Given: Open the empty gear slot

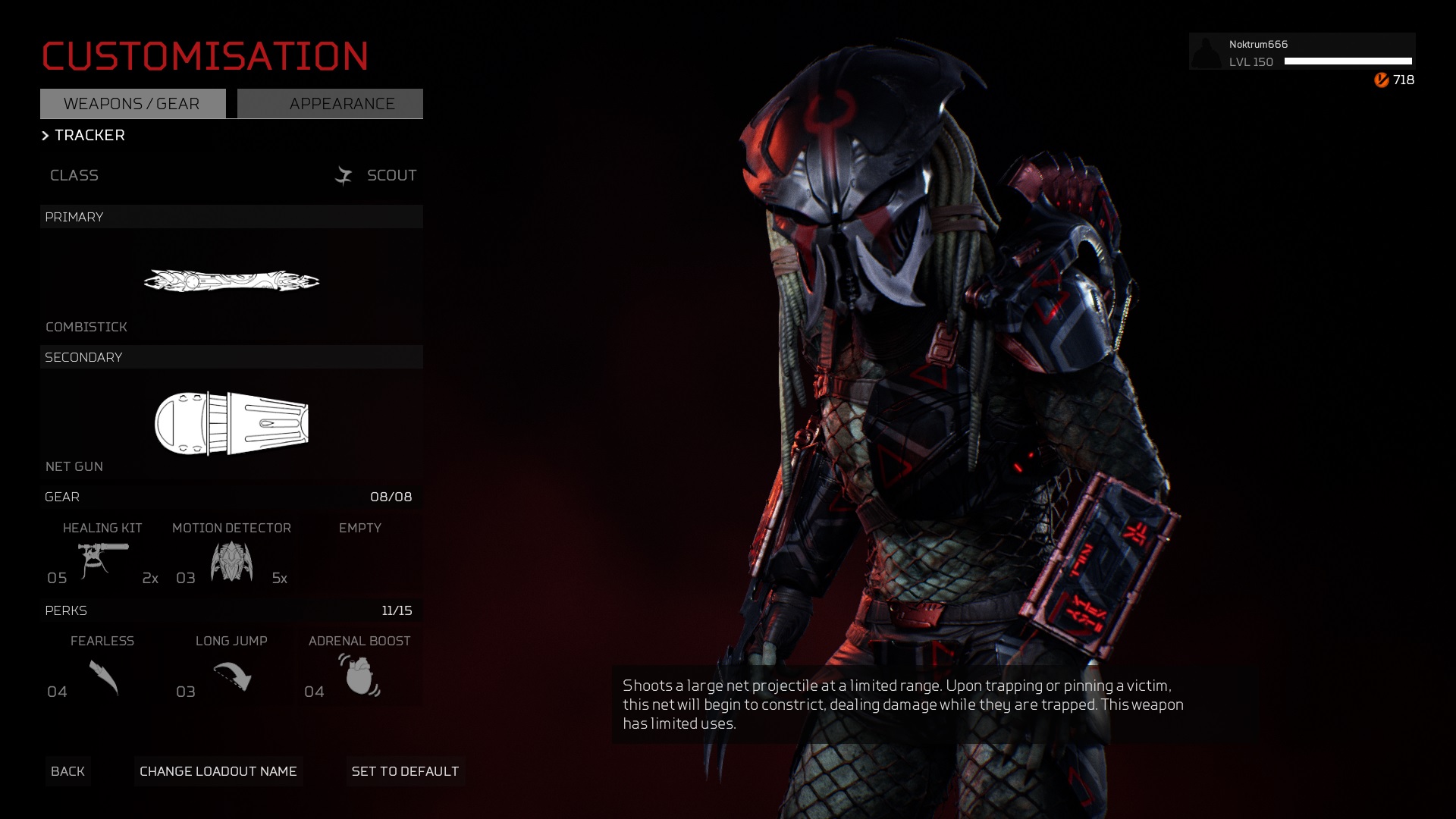Looking at the screenshot, I should [x=360, y=557].
